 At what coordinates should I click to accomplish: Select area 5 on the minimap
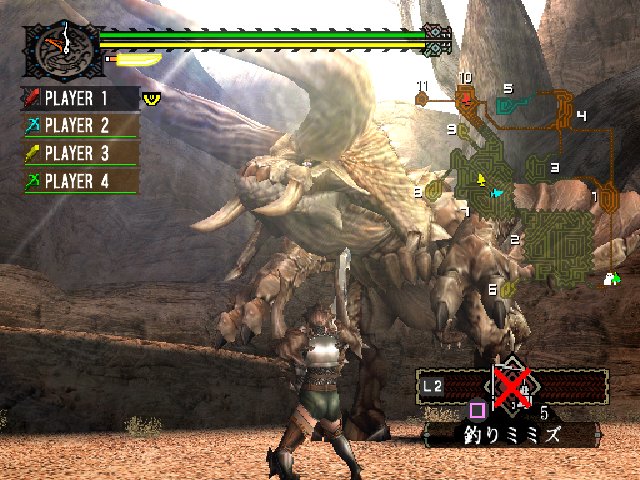point(507,104)
